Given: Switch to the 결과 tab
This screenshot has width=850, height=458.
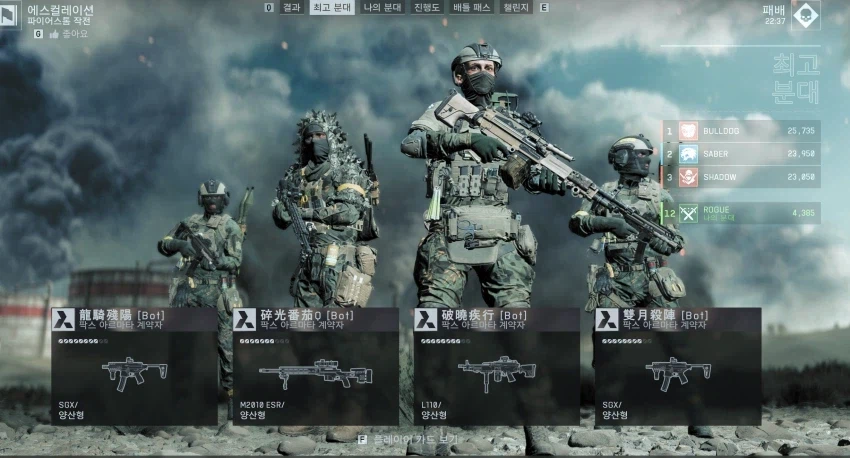Looking at the screenshot, I should pos(292,7).
